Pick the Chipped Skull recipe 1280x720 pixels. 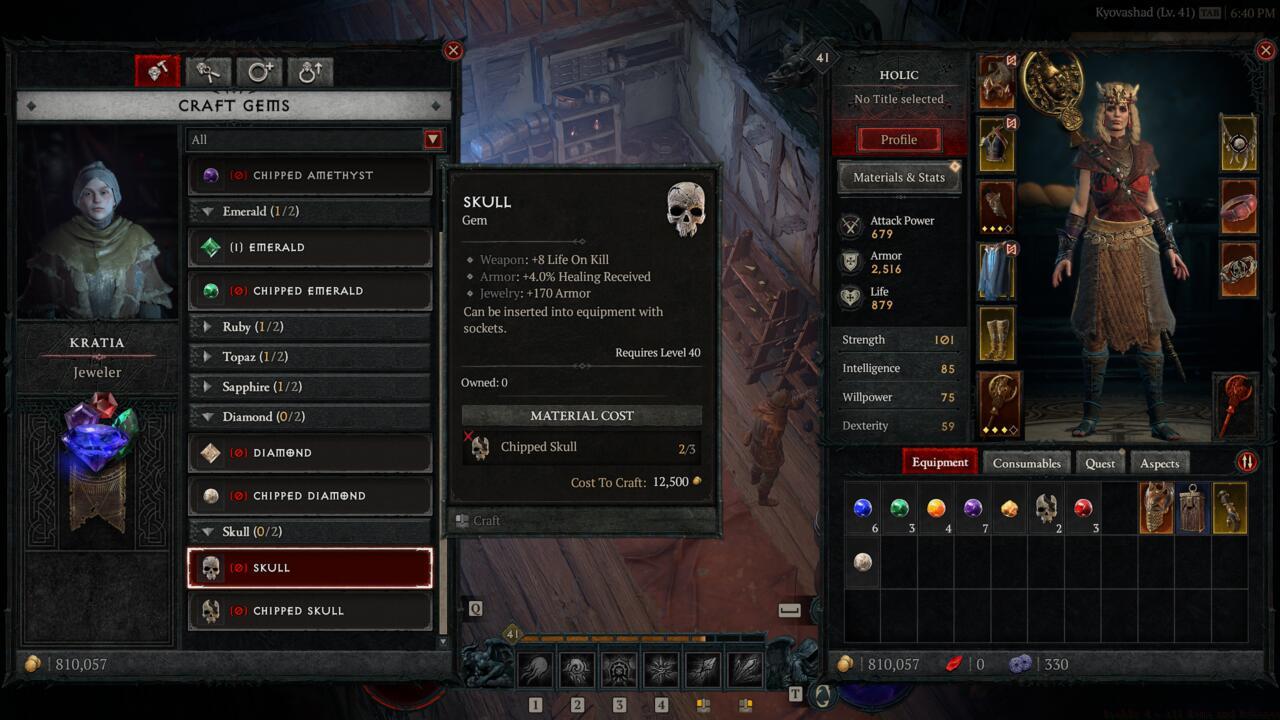[x=310, y=611]
